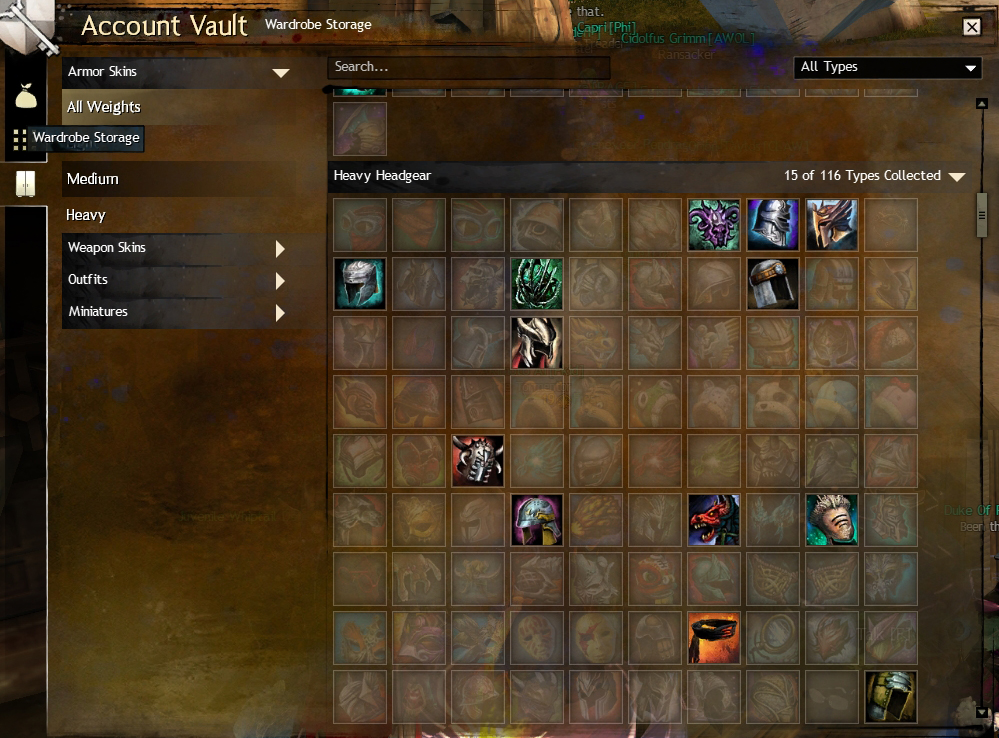Click the scrollbar down arrow
The width and height of the screenshot is (999, 738).
[982, 711]
